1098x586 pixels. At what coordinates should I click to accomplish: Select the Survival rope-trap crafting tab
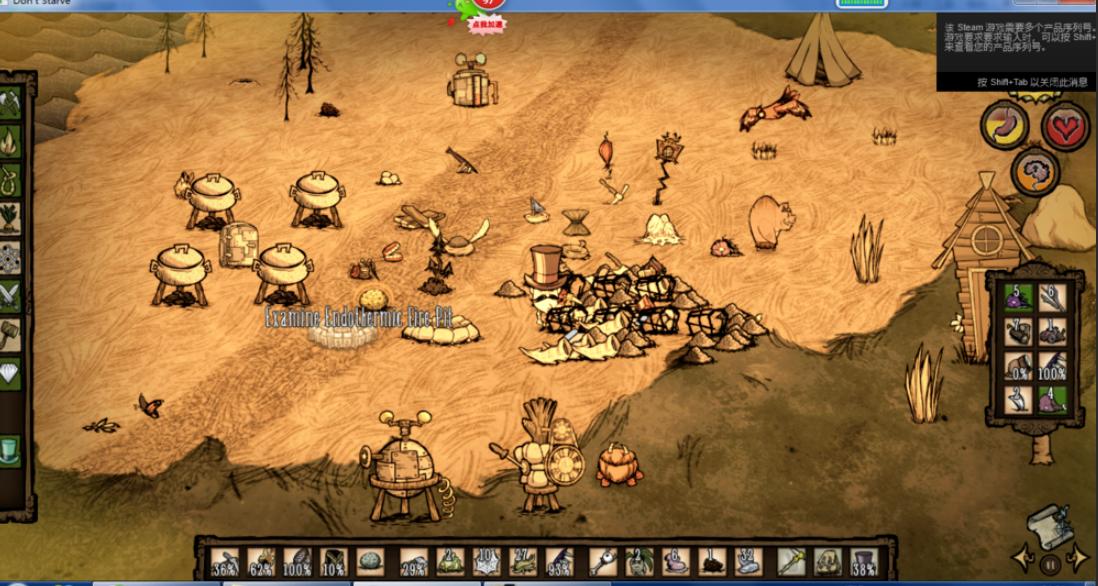[x=11, y=180]
